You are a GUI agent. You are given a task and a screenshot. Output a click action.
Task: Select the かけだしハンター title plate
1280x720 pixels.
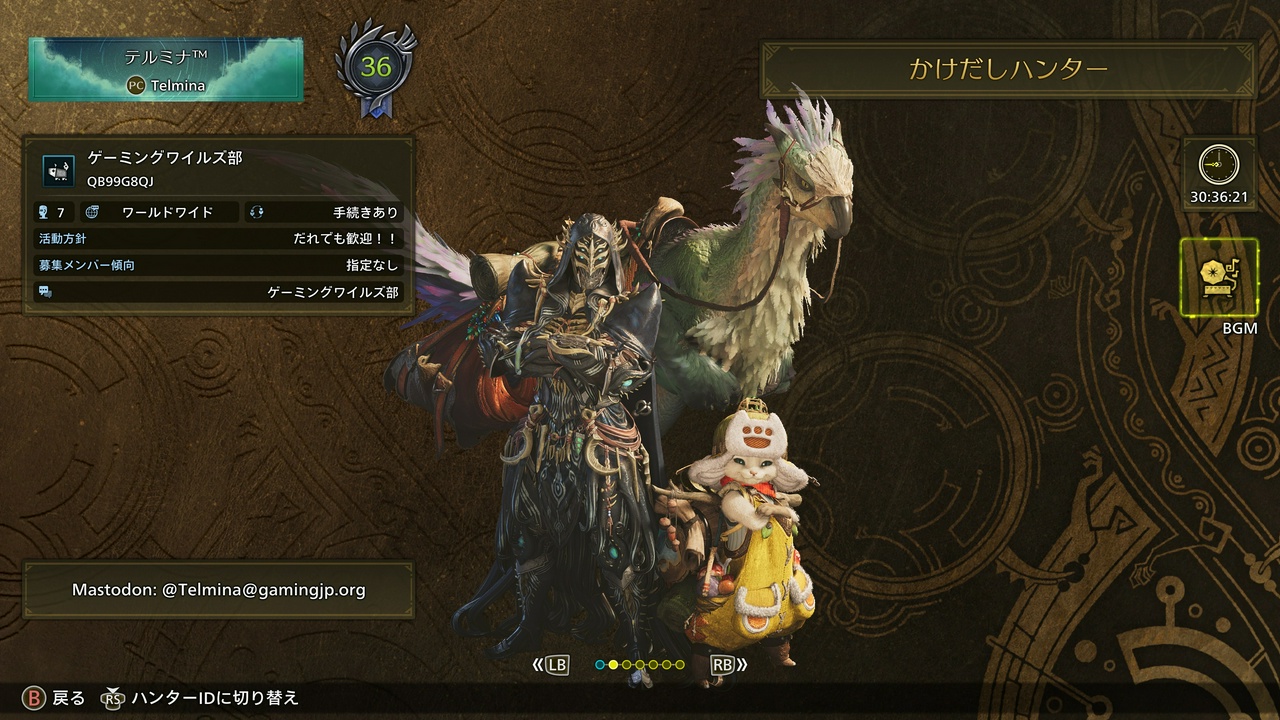(x=1008, y=69)
